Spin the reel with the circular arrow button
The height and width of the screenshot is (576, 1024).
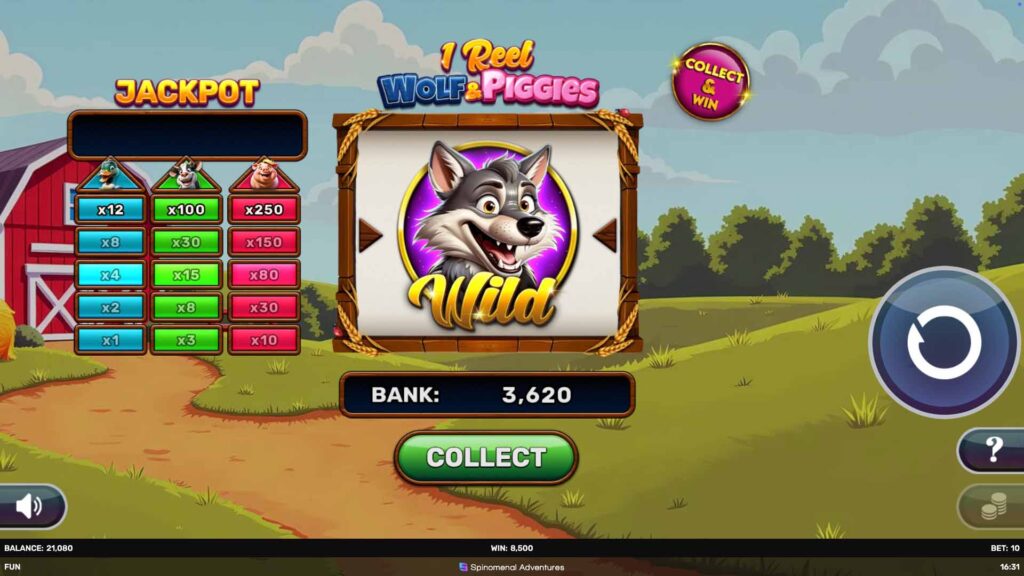(944, 342)
